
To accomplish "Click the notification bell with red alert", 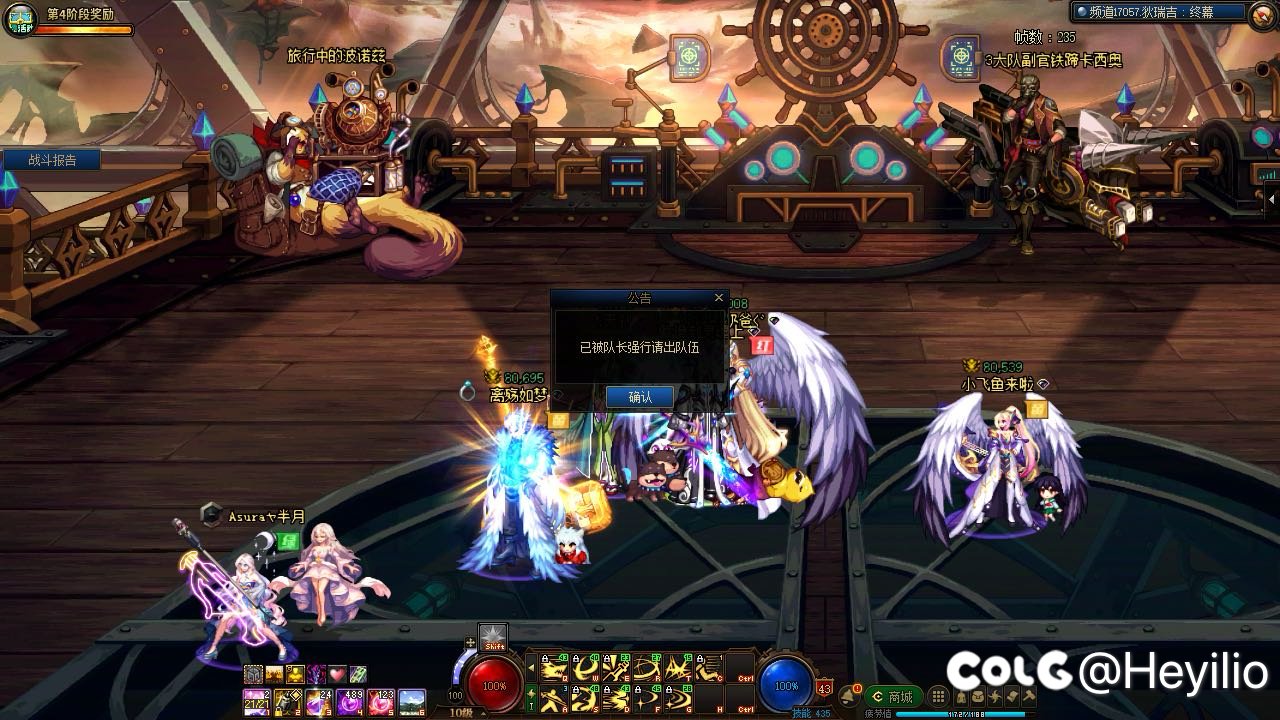I will pos(849,696).
